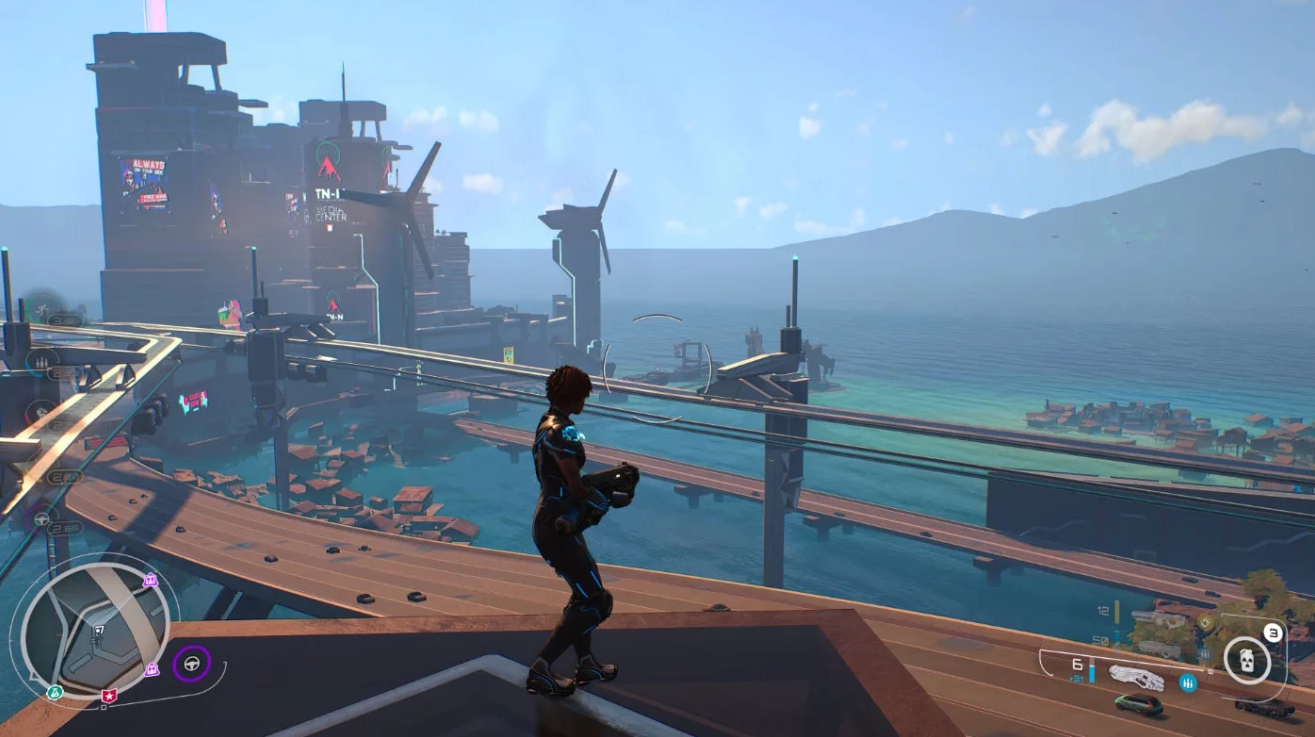
Task: Click the purple-ringed steering wheel icon
Action: pos(191,663)
